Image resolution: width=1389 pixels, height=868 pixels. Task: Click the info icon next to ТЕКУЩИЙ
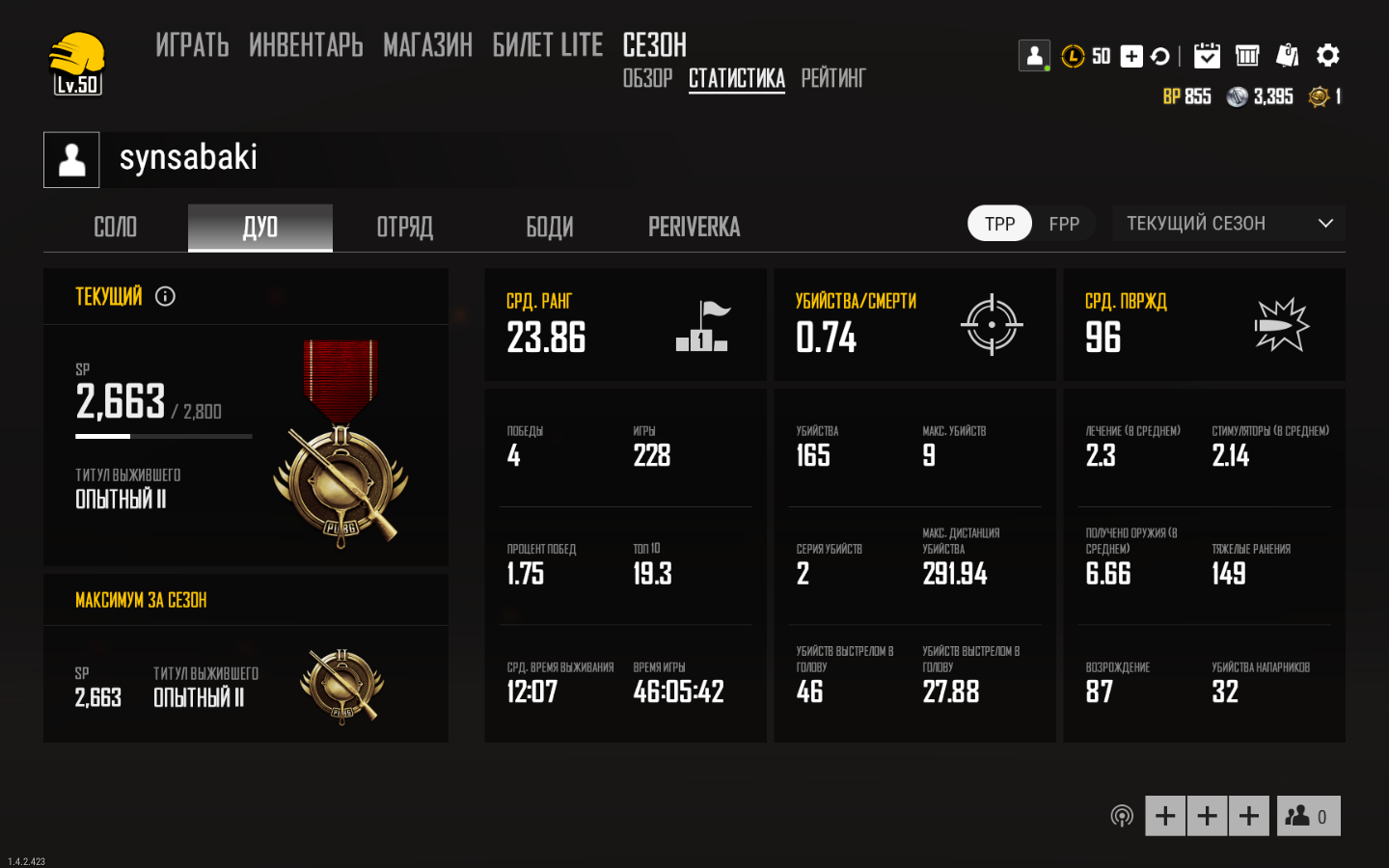point(165,296)
